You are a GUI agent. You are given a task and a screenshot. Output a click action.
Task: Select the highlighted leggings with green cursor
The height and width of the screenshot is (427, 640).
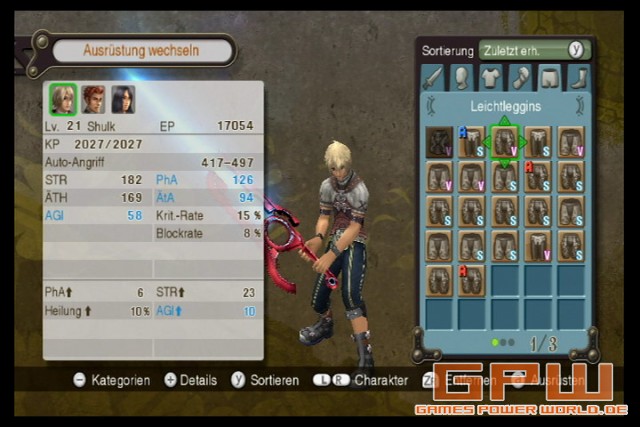click(x=505, y=142)
